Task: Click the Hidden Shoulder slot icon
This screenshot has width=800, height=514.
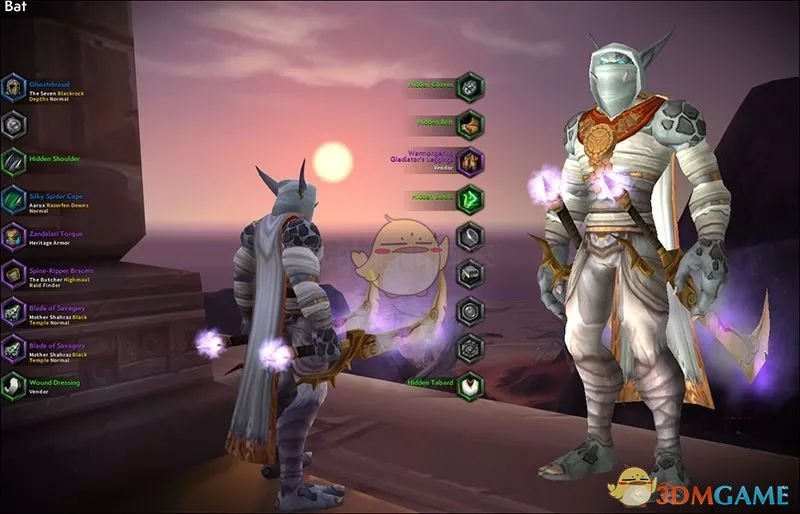Action: click(13, 161)
